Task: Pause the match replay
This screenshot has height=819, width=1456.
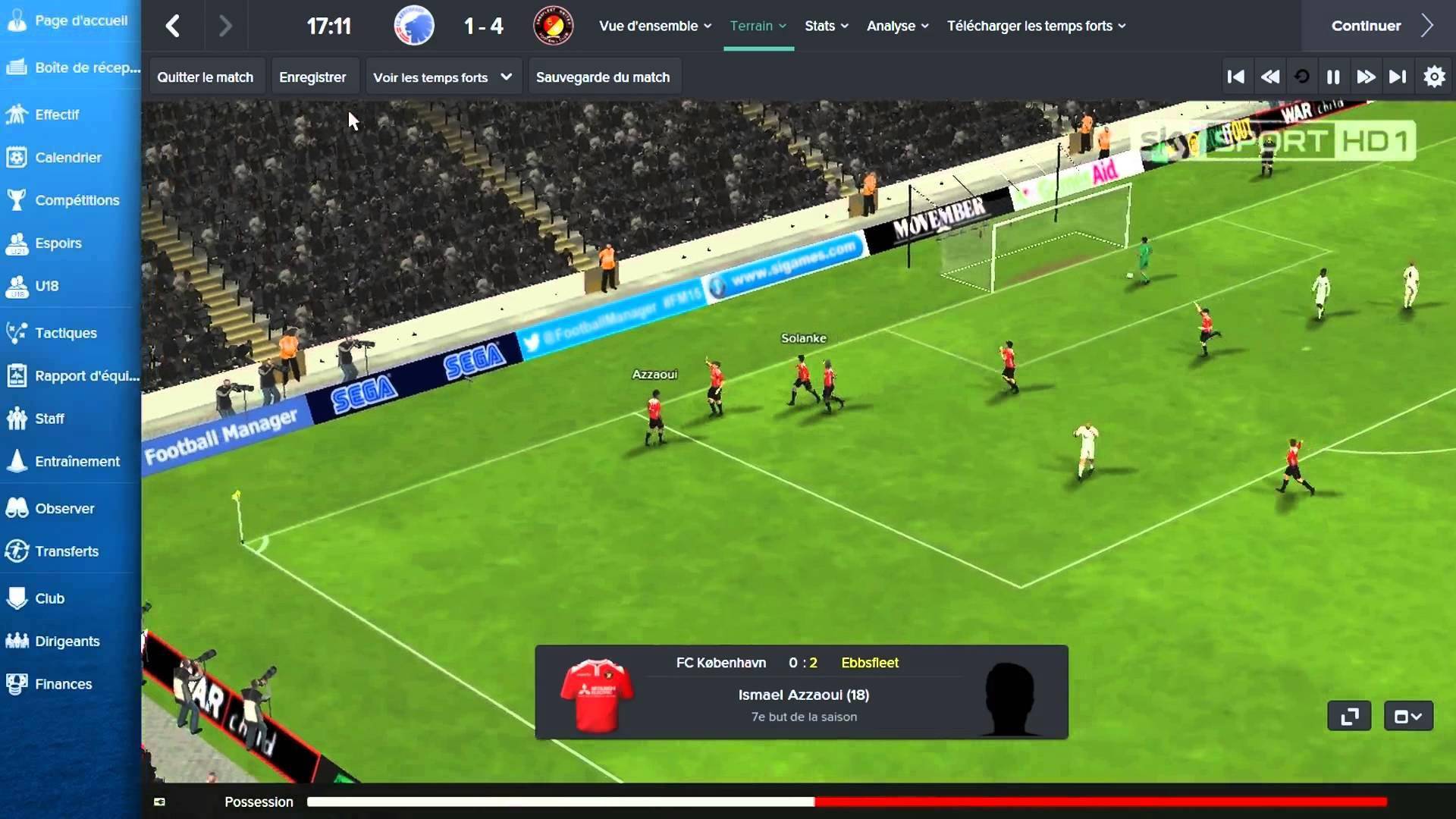Action: click(x=1333, y=77)
